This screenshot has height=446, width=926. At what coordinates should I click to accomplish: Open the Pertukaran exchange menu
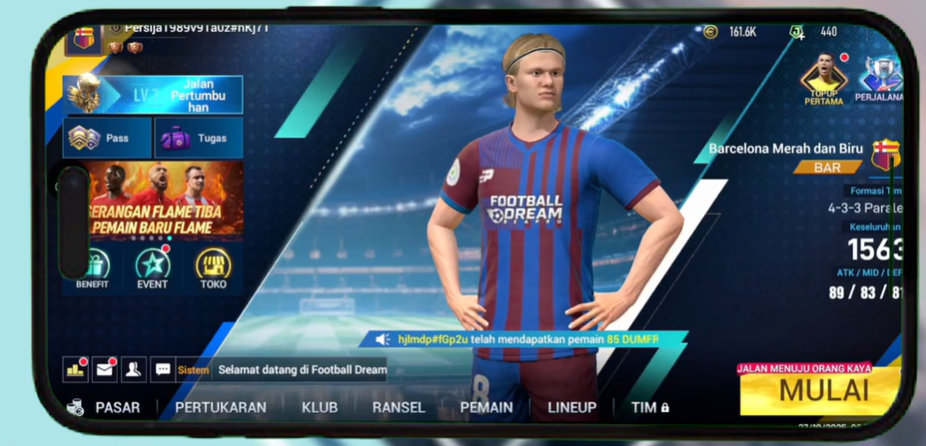220,408
